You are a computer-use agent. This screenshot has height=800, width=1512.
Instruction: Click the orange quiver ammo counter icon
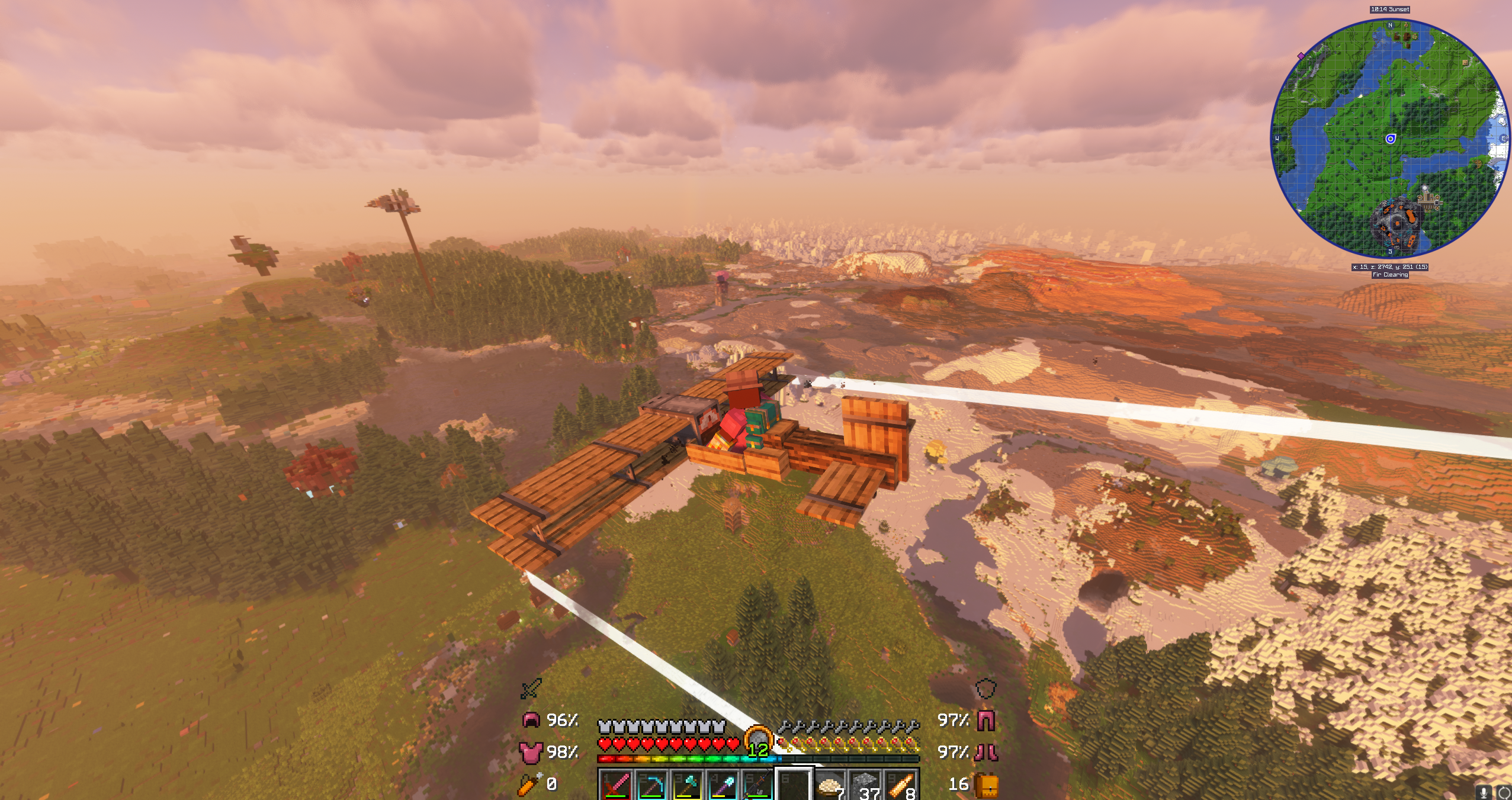click(x=528, y=784)
